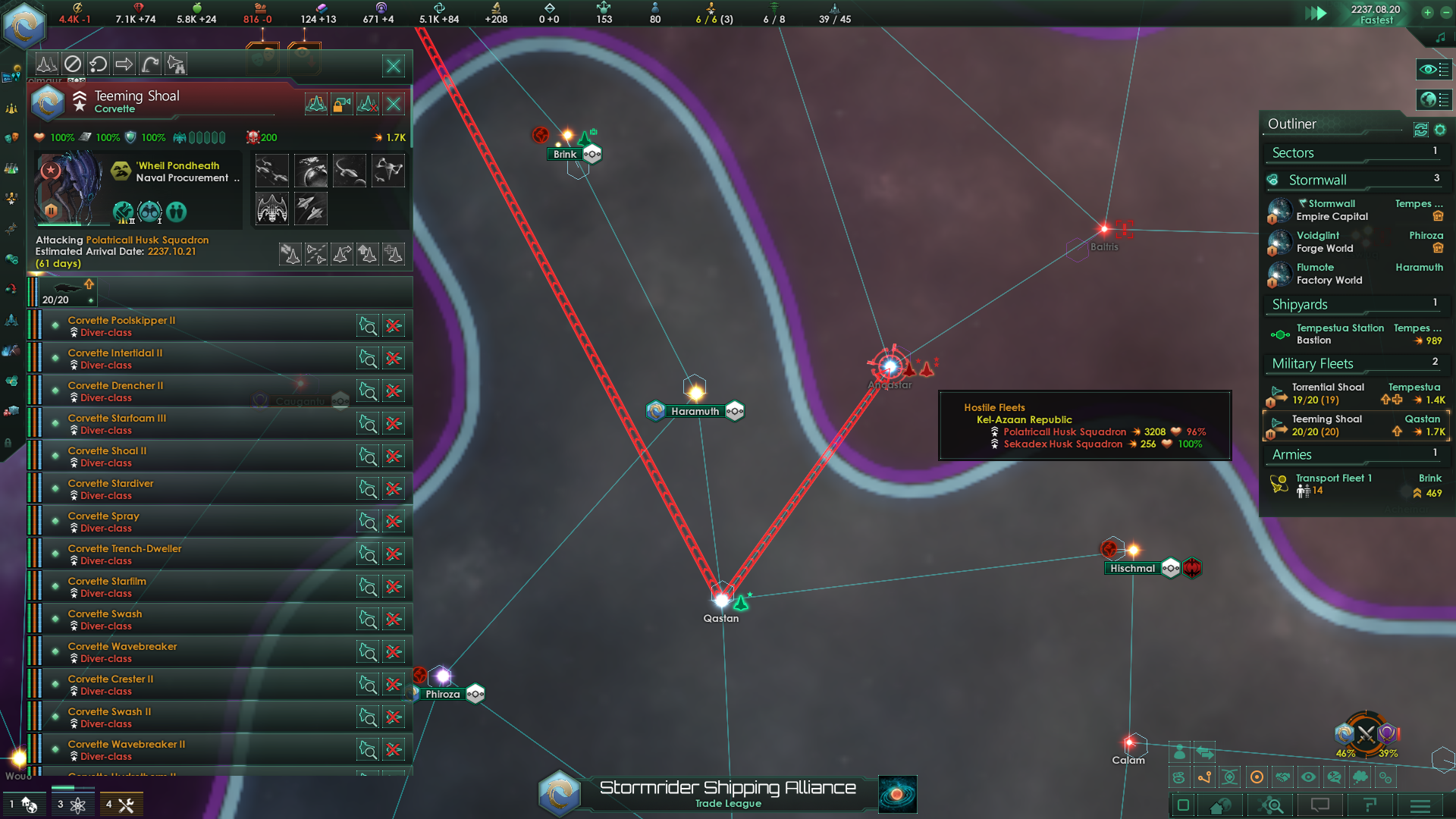Click the follow-fleet camera lock icon
Screen dimensions: 1456x819
[x=342, y=104]
